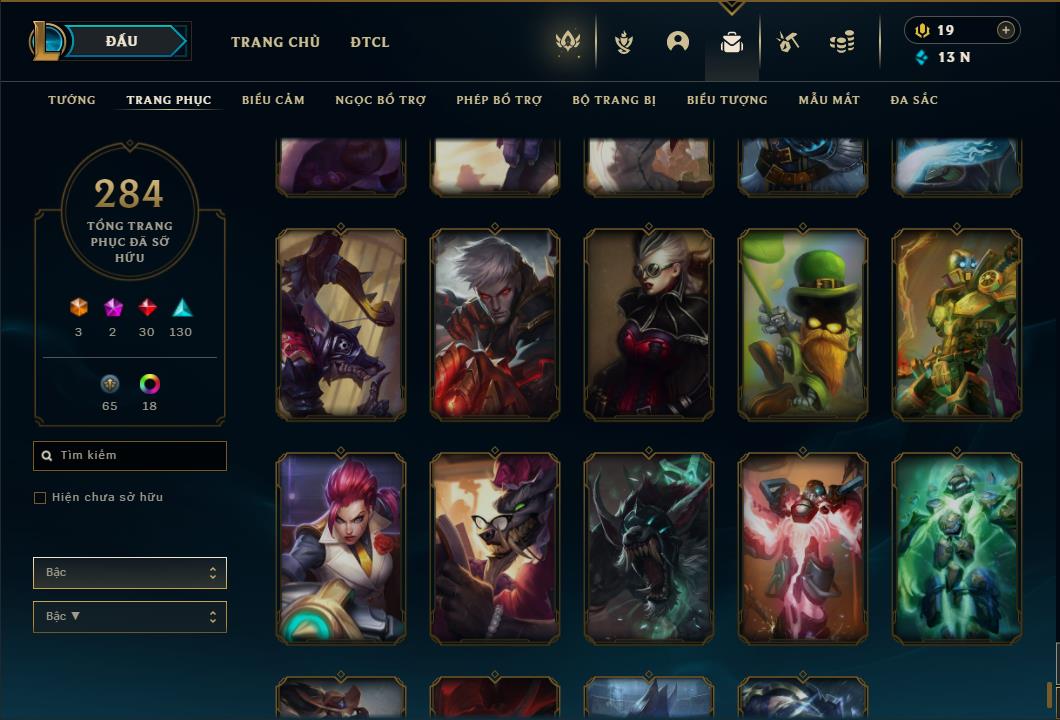
Task: Select the NGỌC BỔ TRỢ tab
Action: coord(380,100)
